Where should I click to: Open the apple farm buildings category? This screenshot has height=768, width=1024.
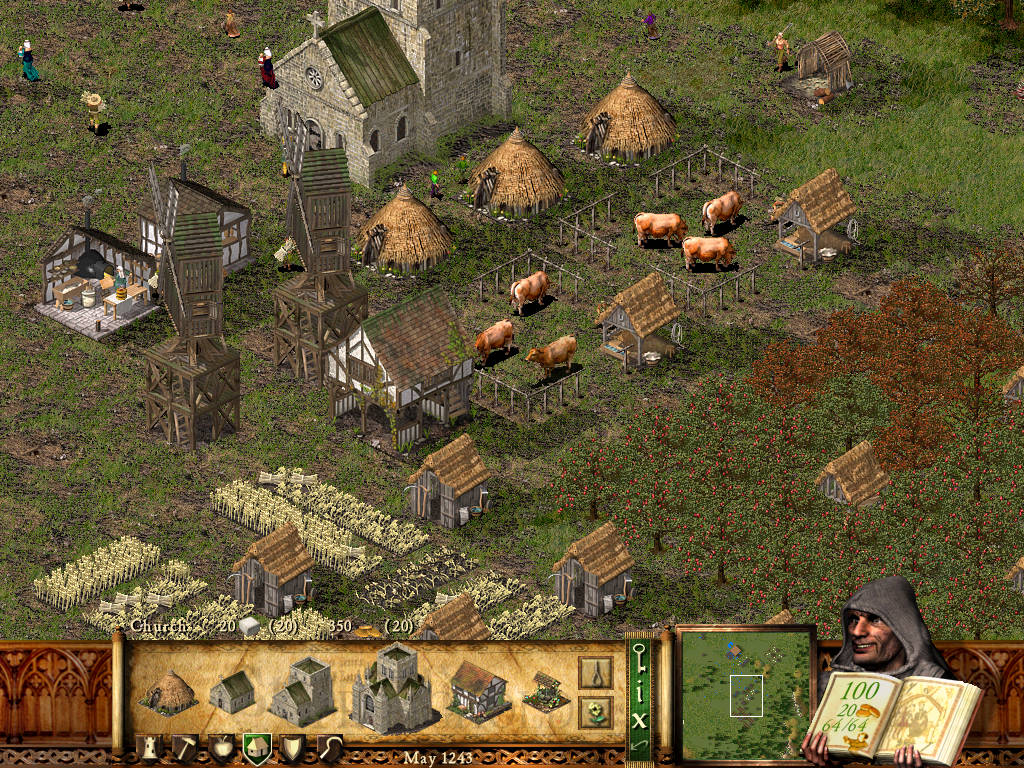pyautogui.click(x=221, y=748)
